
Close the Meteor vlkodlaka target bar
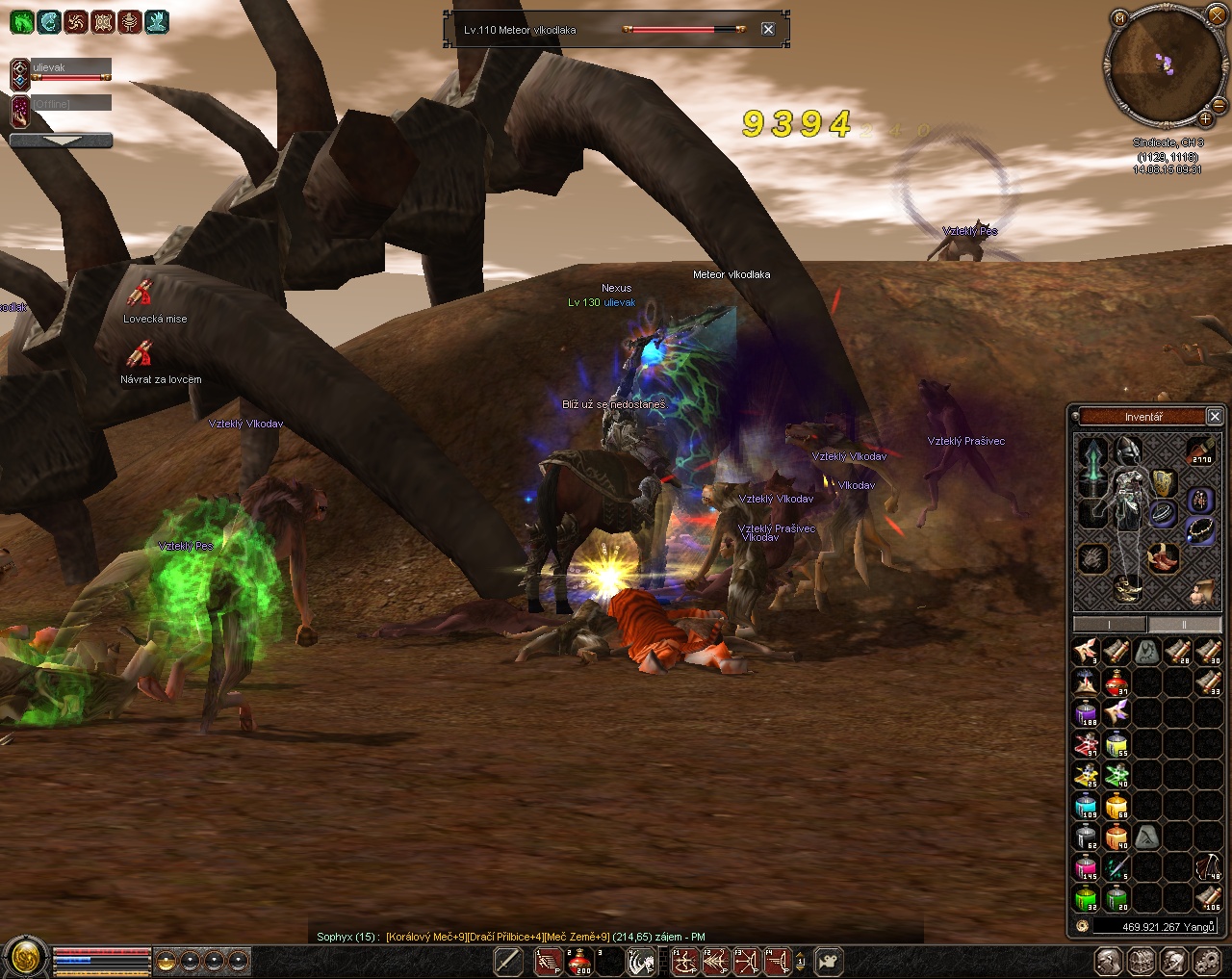coord(768,30)
